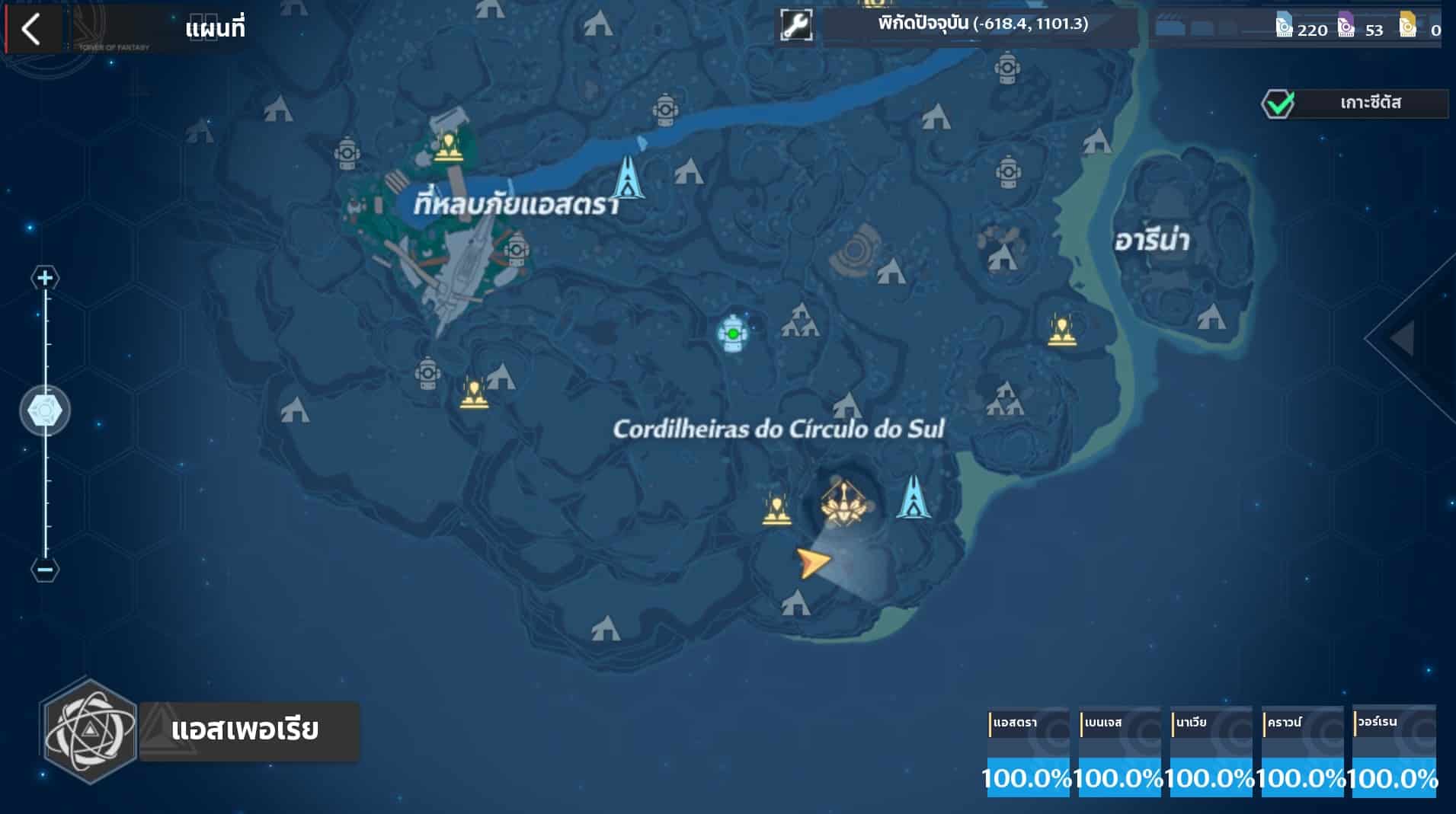Select the นาเวีย region progress tile

1211,753
